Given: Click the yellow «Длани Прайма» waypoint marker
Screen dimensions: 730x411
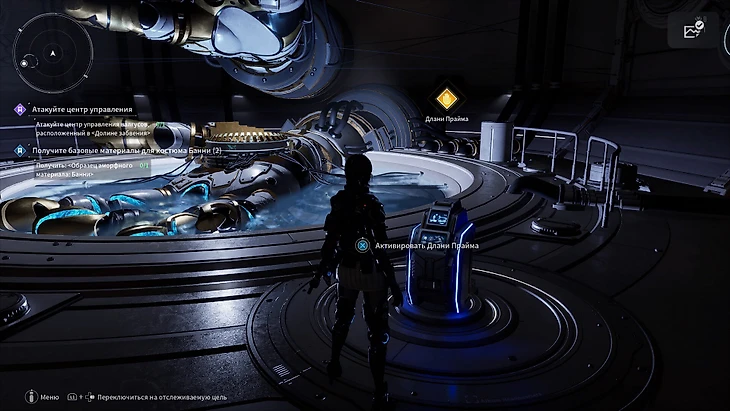Looking at the screenshot, I should tap(447, 98).
